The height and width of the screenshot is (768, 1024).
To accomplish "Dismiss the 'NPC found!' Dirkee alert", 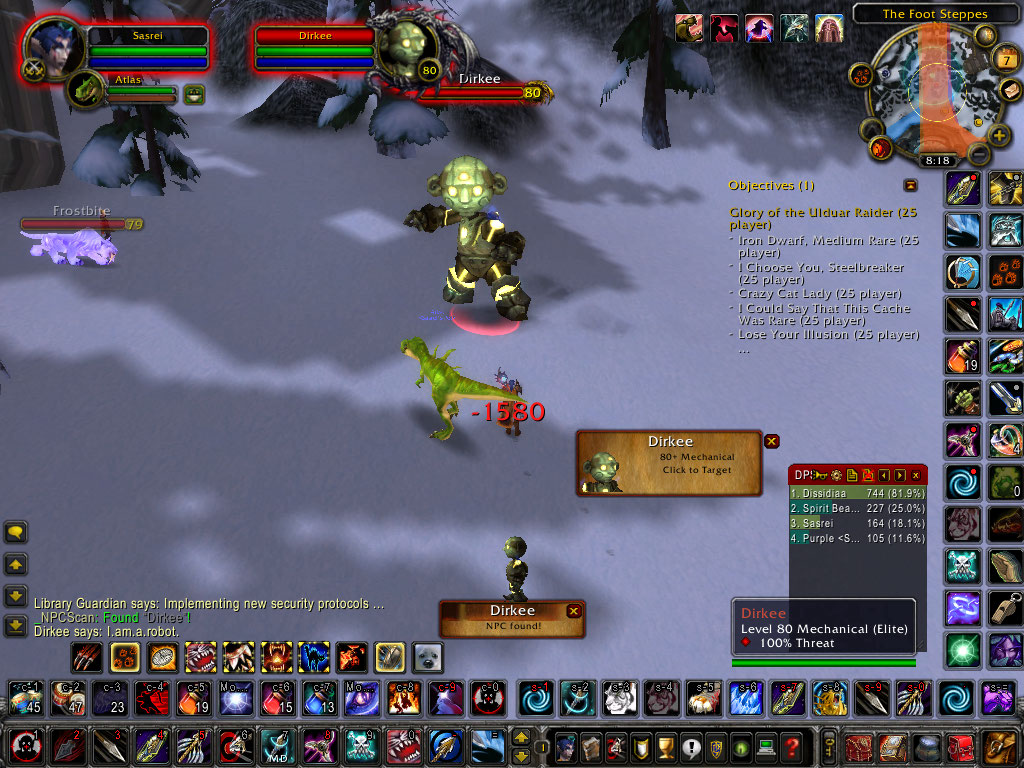I will [x=573, y=611].
